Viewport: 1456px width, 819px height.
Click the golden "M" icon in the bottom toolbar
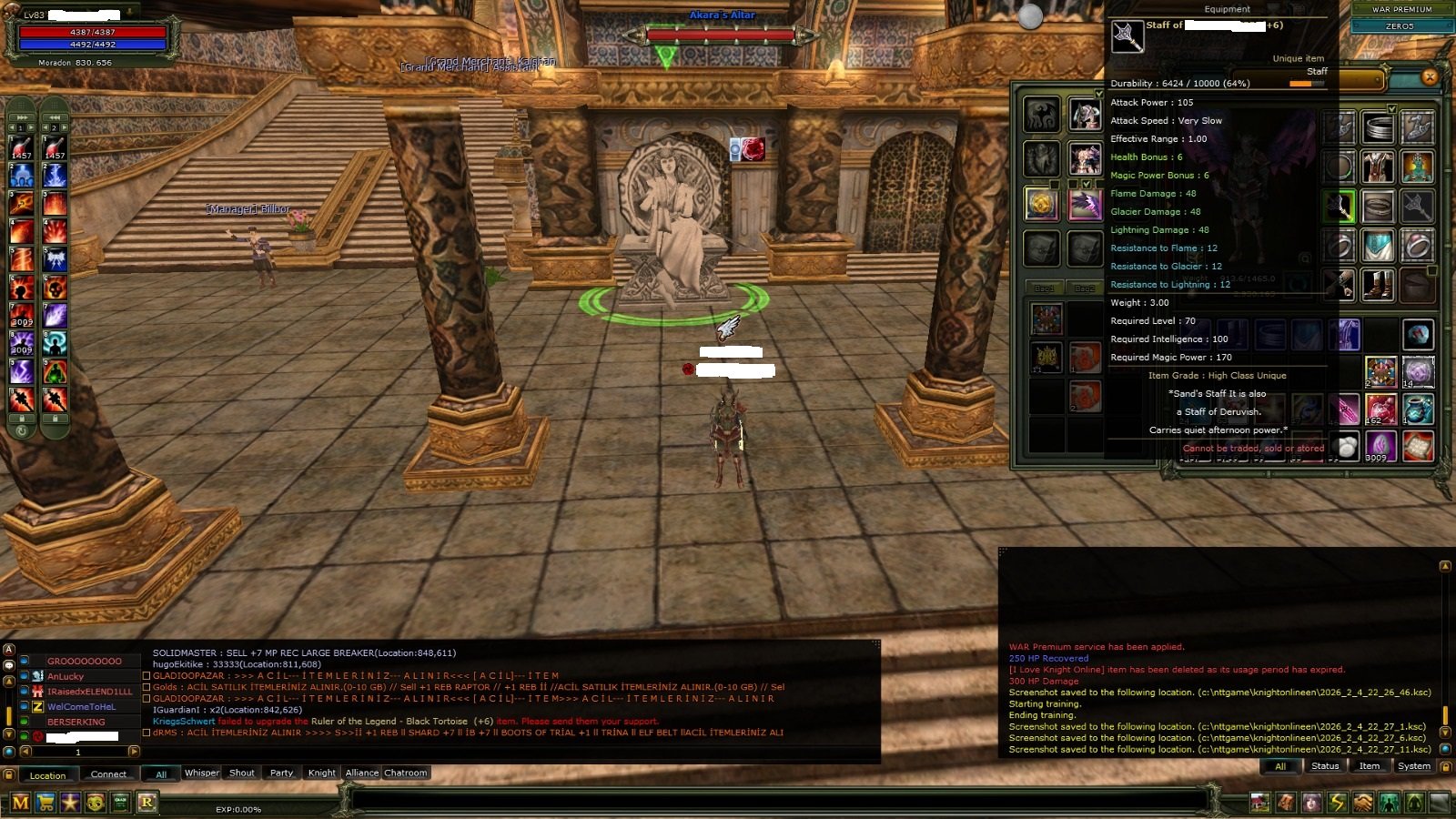pyautogui.click(x=21, y=801)
